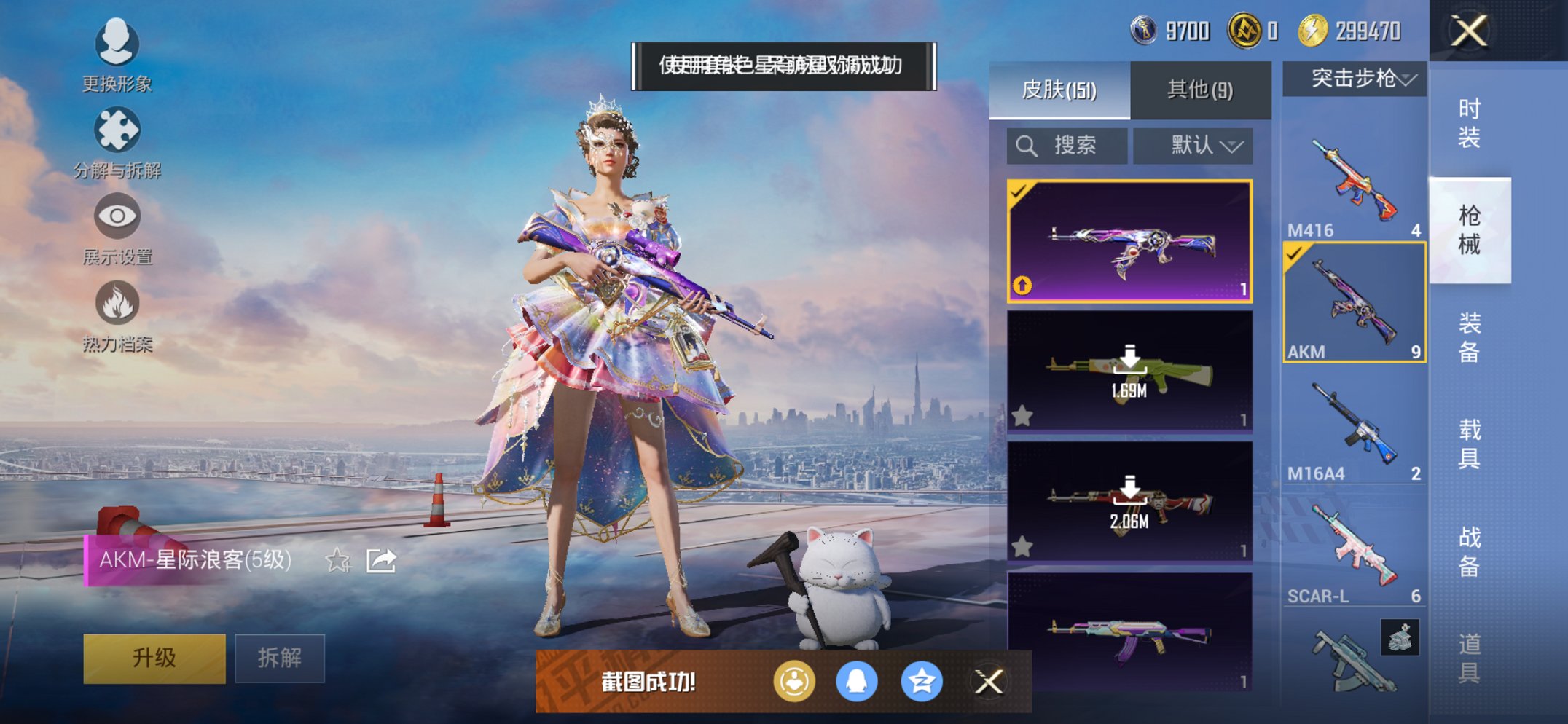Image resolution: width=1568 pixels, height=724 pixels.
Task: Close the 截图成功 screenshot banner
Action: tap(989, 682)
